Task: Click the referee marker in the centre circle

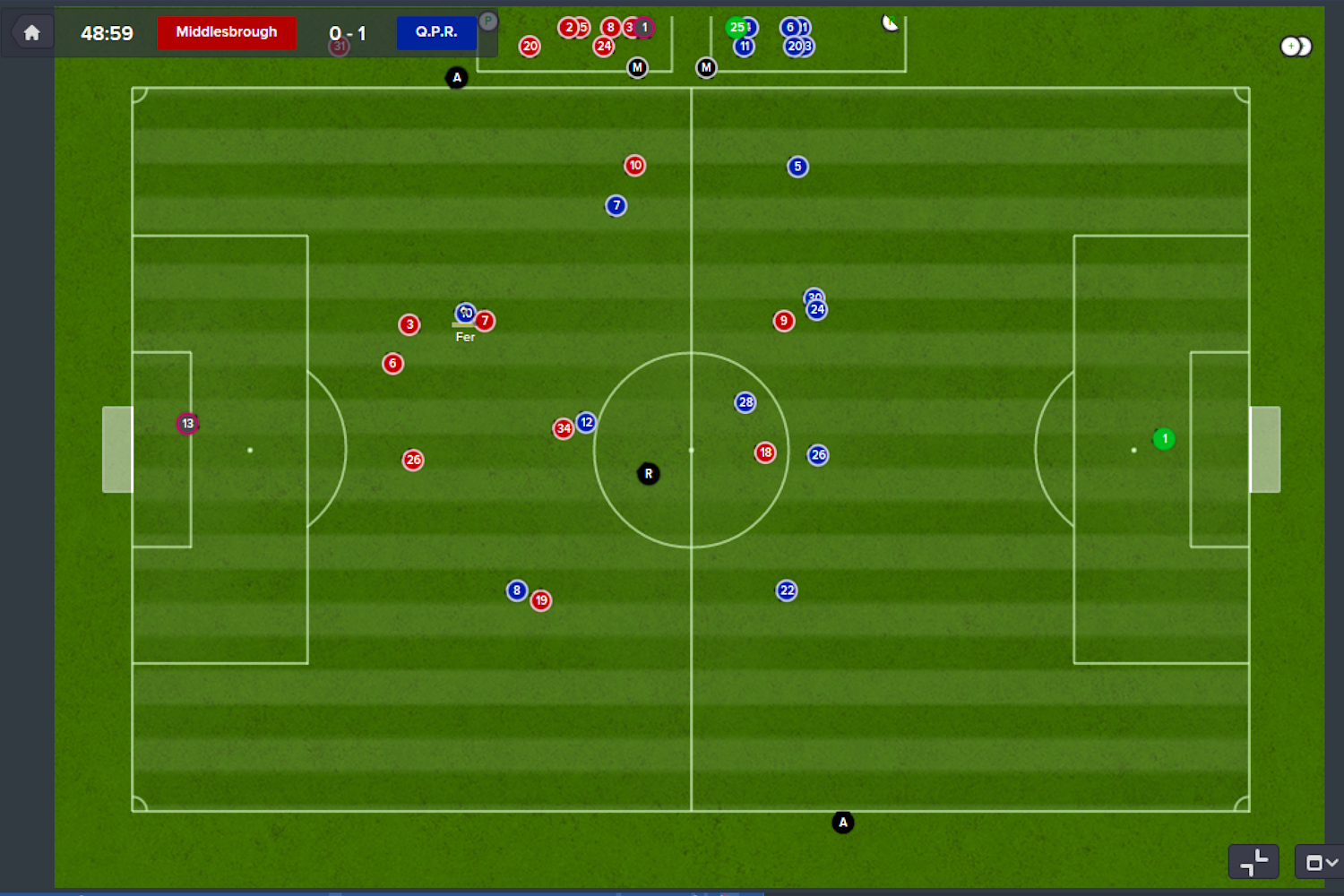Action: pyautogui.click(x=648, y=473)
